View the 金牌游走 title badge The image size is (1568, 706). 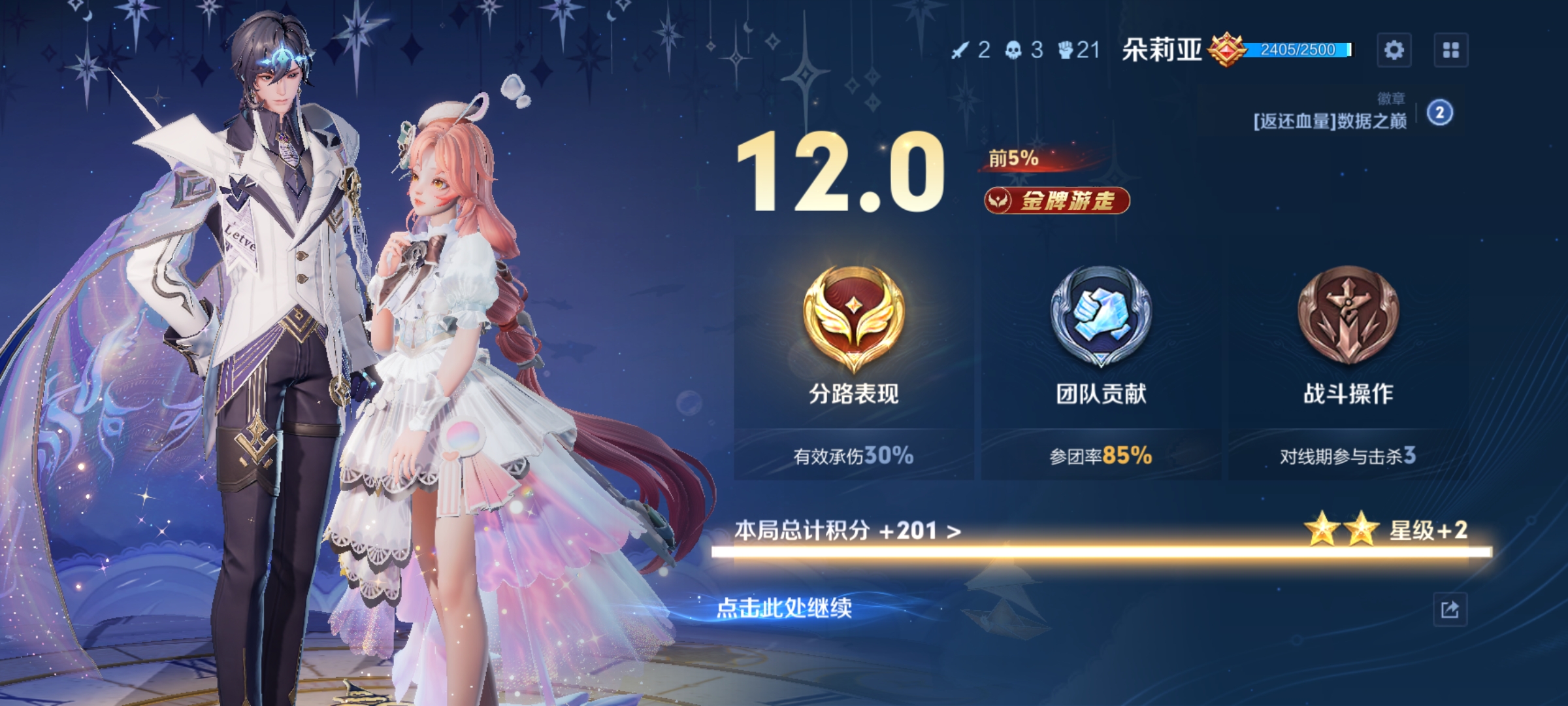pyautogui.click(x=1057, y=201)
